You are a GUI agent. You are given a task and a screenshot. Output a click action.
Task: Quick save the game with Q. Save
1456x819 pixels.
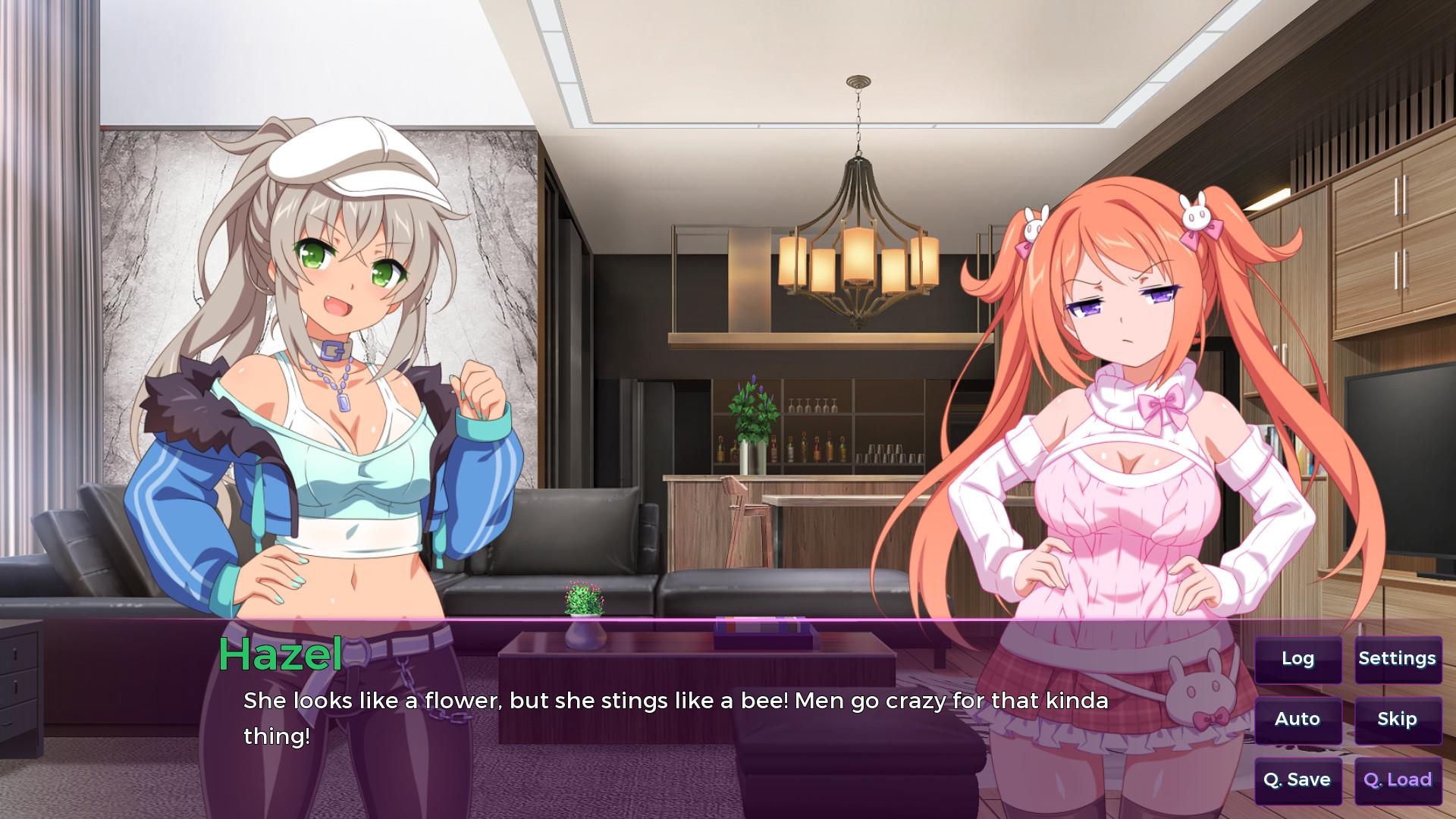1298,779
